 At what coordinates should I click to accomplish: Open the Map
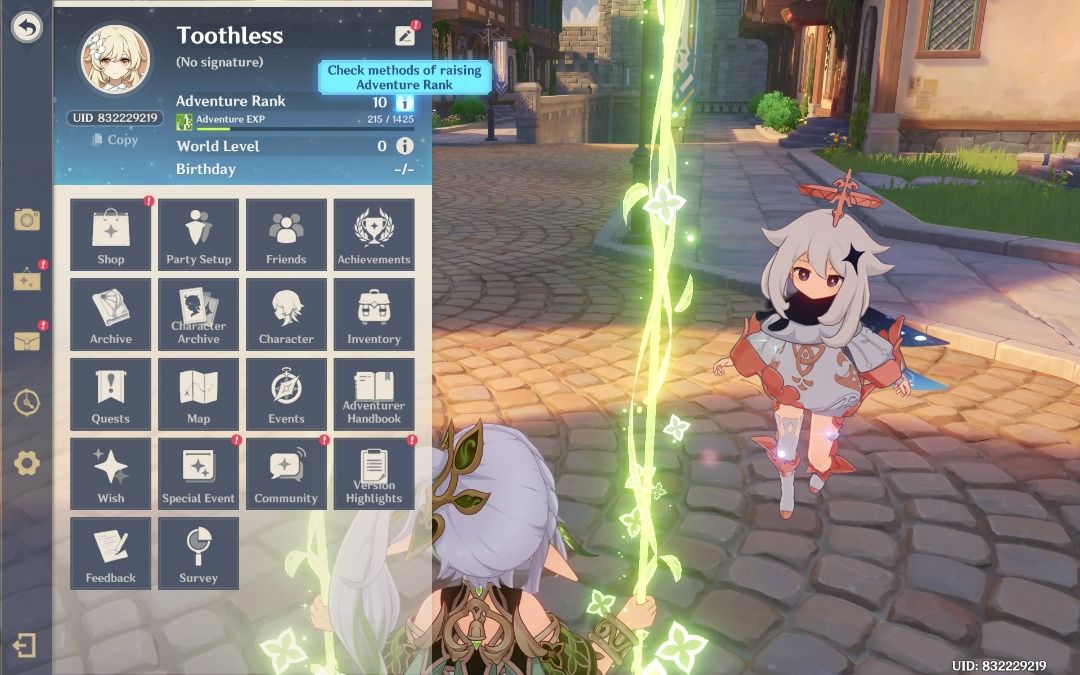(x=198, y=394)
